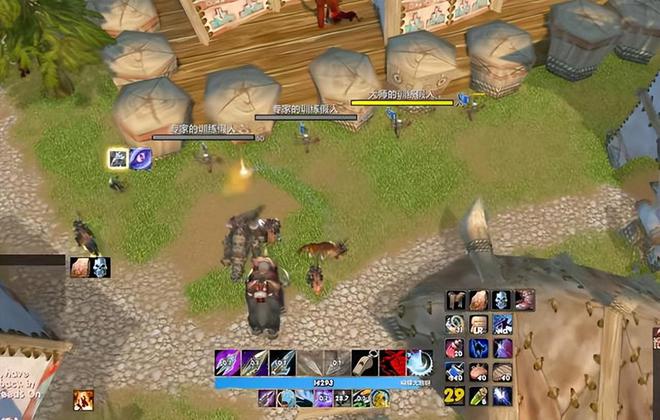Image resolution: width=660 pixels, height=420 pixels.
Task: Cast the blue spiked burst ability
Action: pyautogui.click(x=419, y=363)
